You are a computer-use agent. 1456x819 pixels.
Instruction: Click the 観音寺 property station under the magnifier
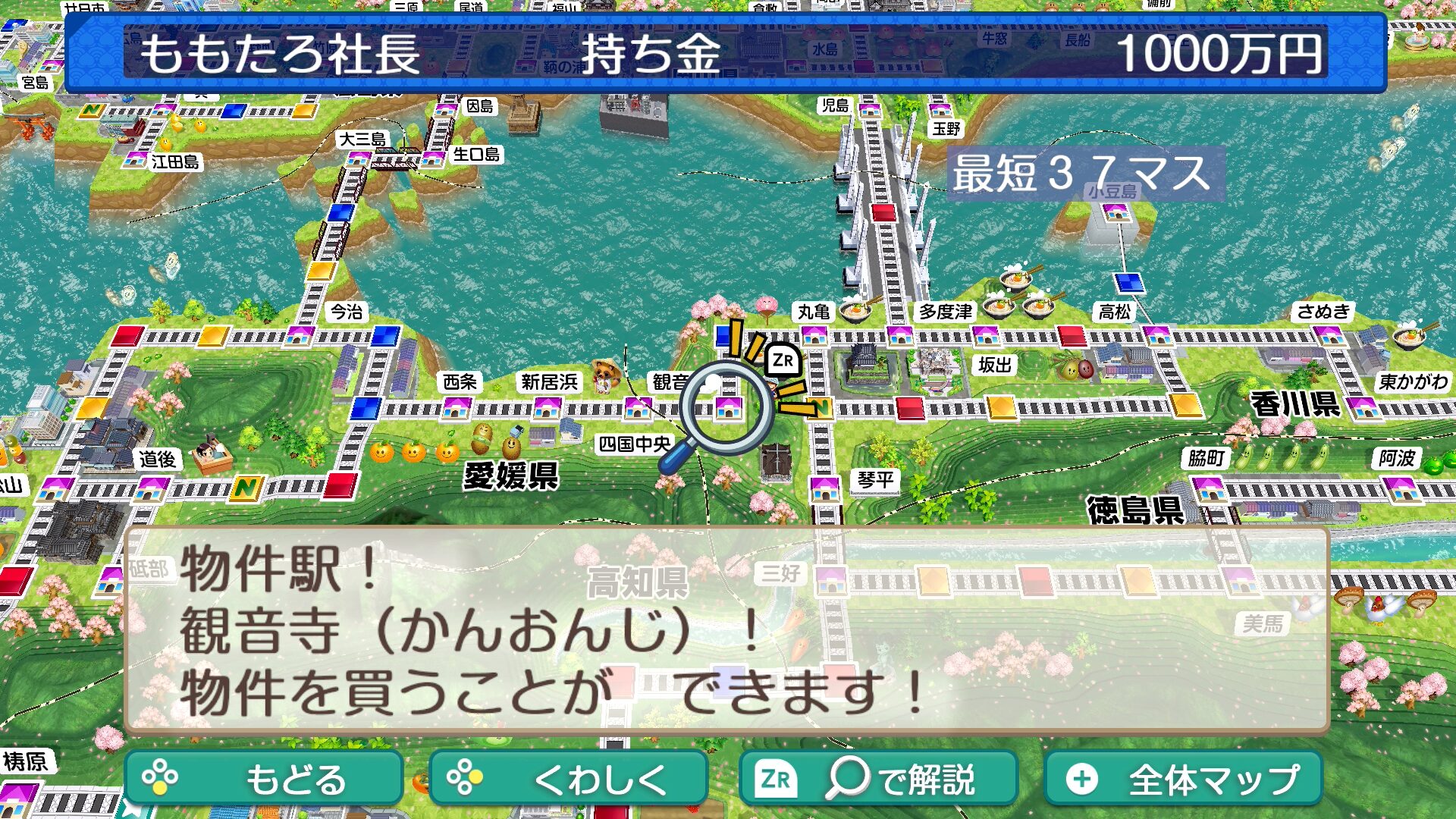tap(728, 408)
